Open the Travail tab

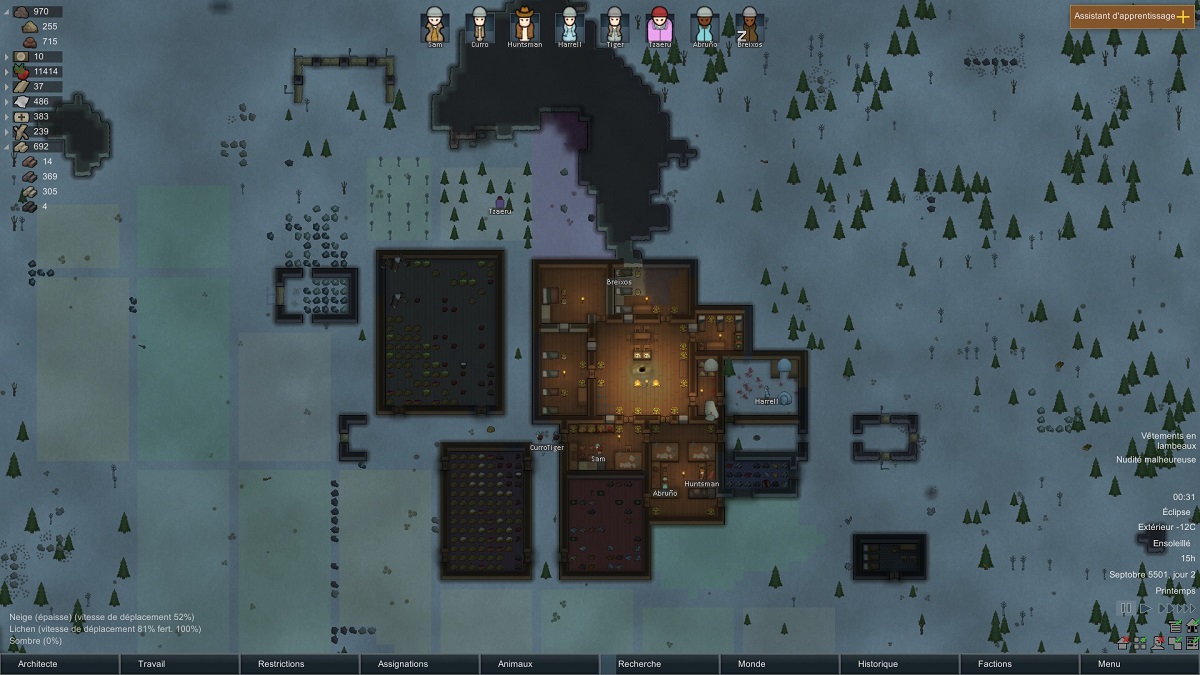[x=180, y=664]
